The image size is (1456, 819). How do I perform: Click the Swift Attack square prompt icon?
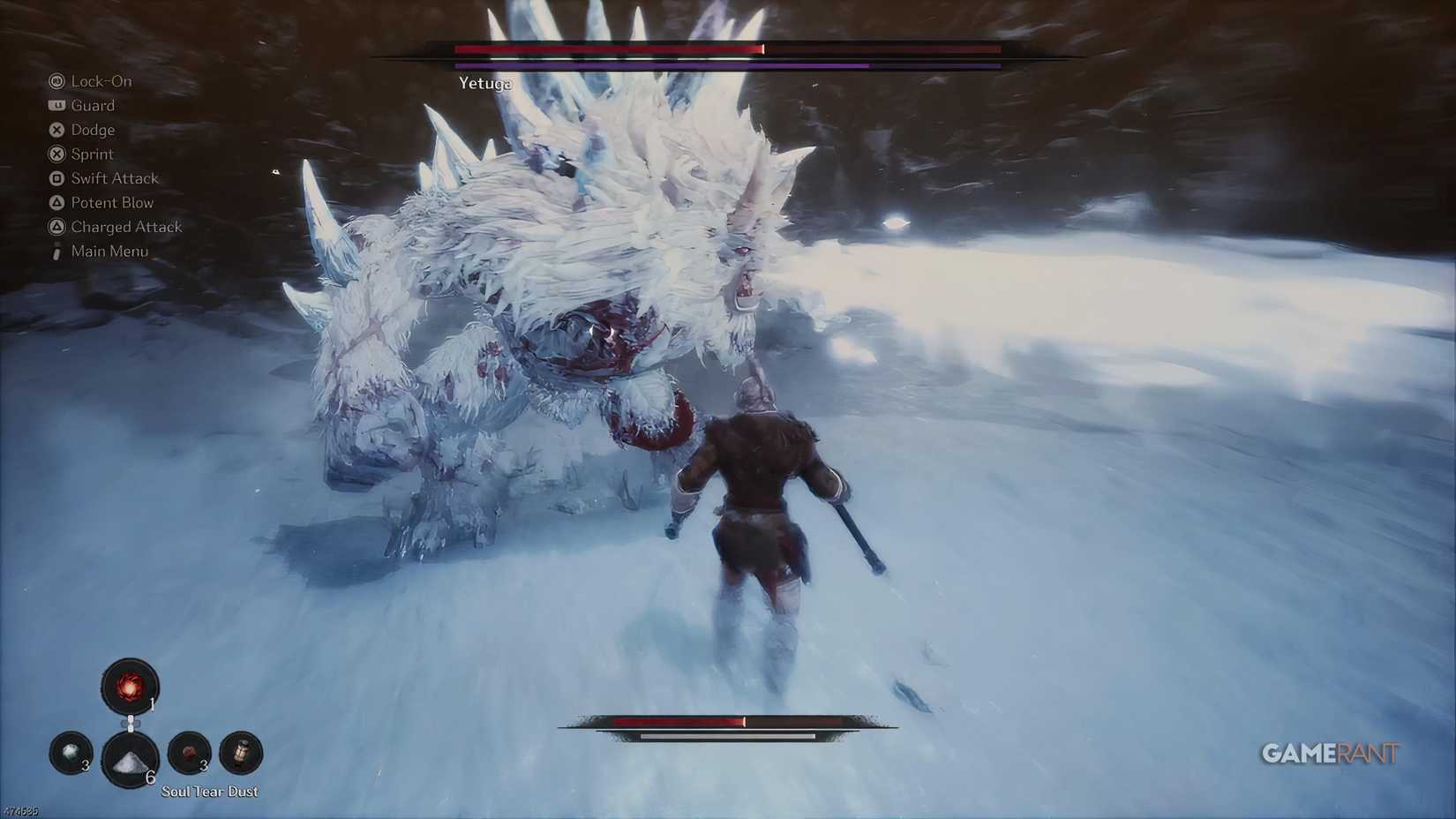[56, 177]
